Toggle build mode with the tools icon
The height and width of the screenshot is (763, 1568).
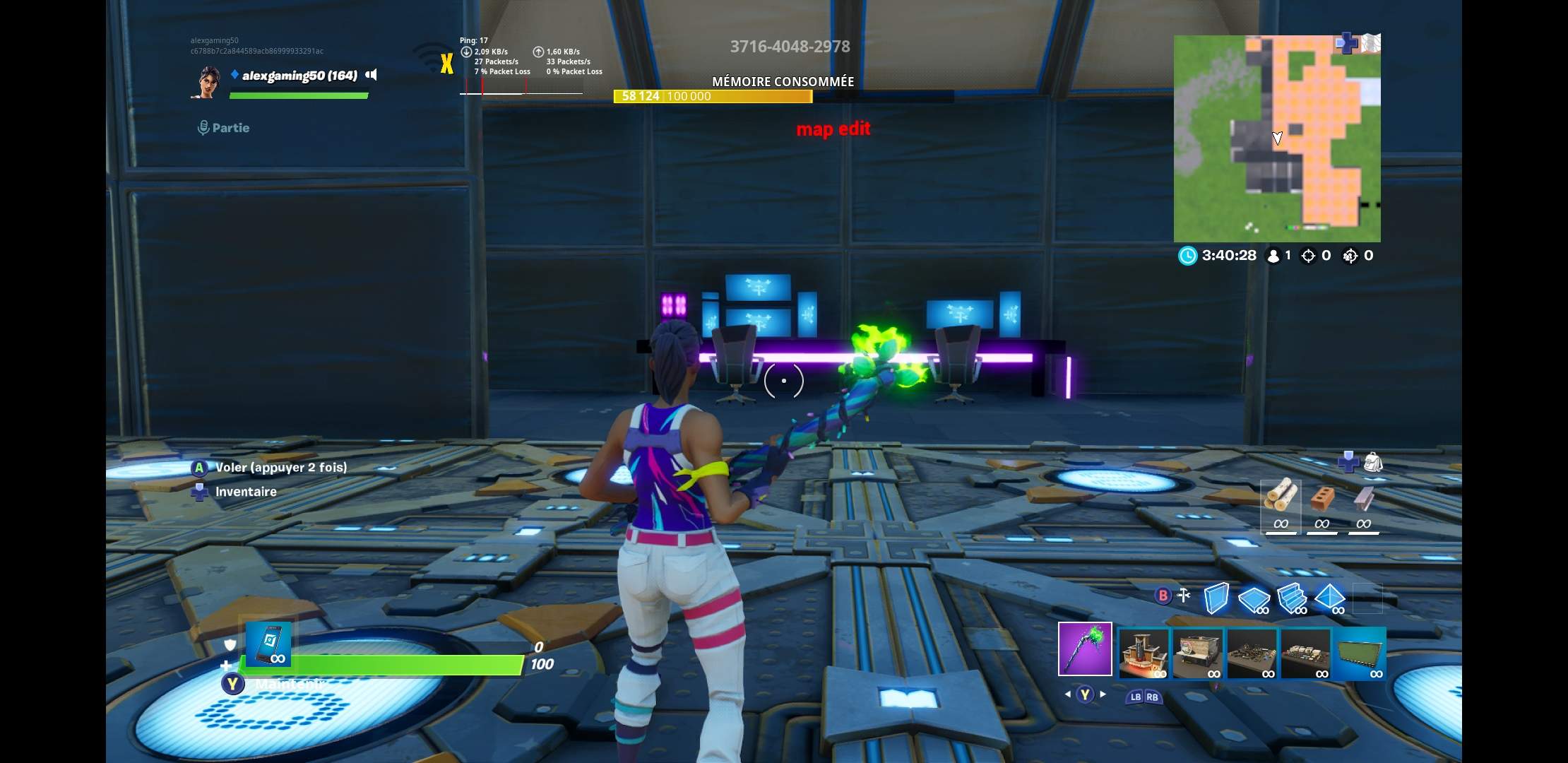[x=1184, y=596]
